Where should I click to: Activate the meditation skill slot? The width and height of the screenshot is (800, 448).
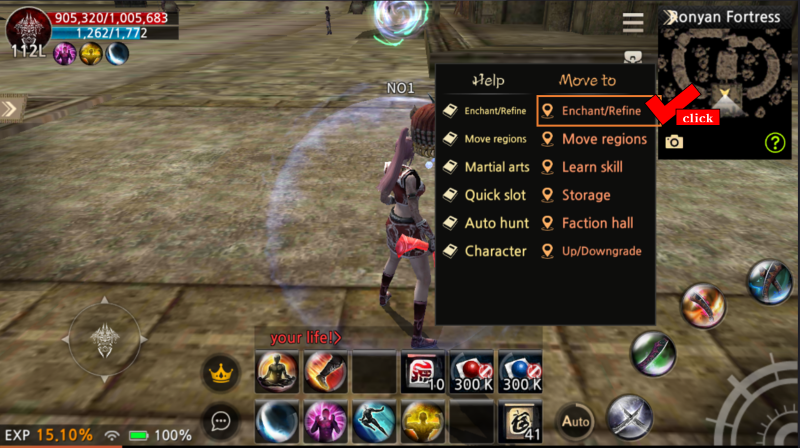tap(275, 372)
